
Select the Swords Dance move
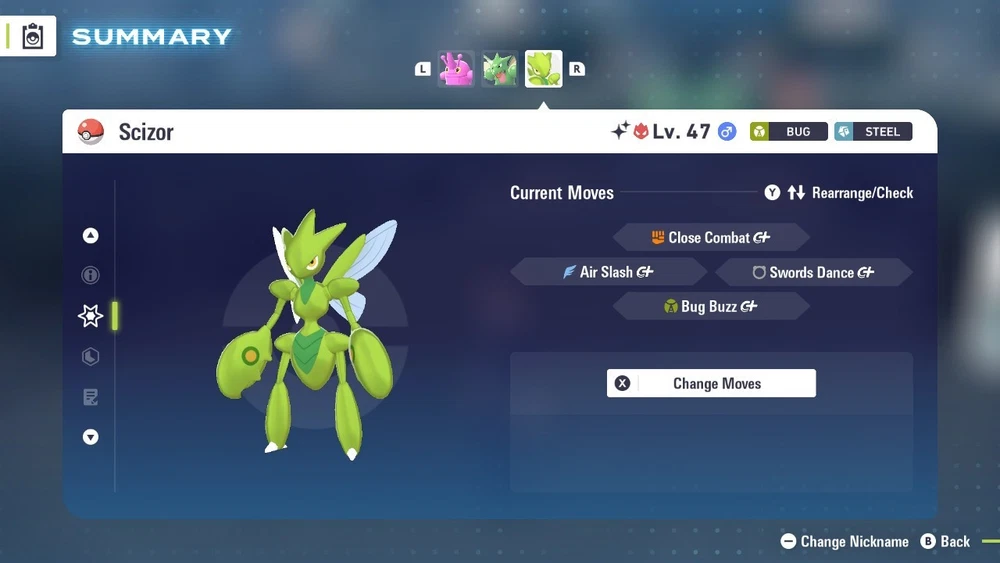point(813,272)
